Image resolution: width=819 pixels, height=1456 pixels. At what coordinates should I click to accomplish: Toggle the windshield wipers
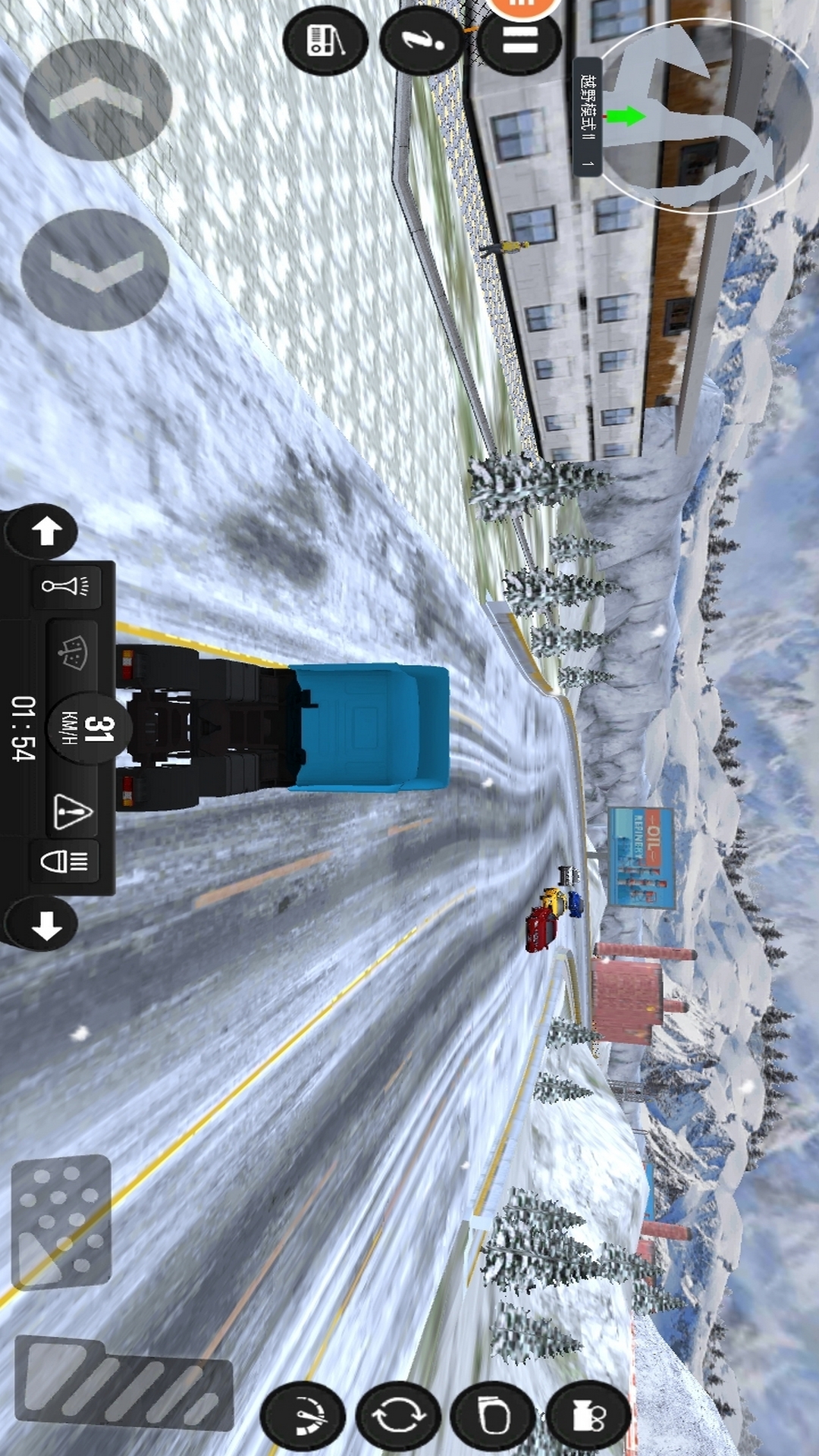click(73, 652)
